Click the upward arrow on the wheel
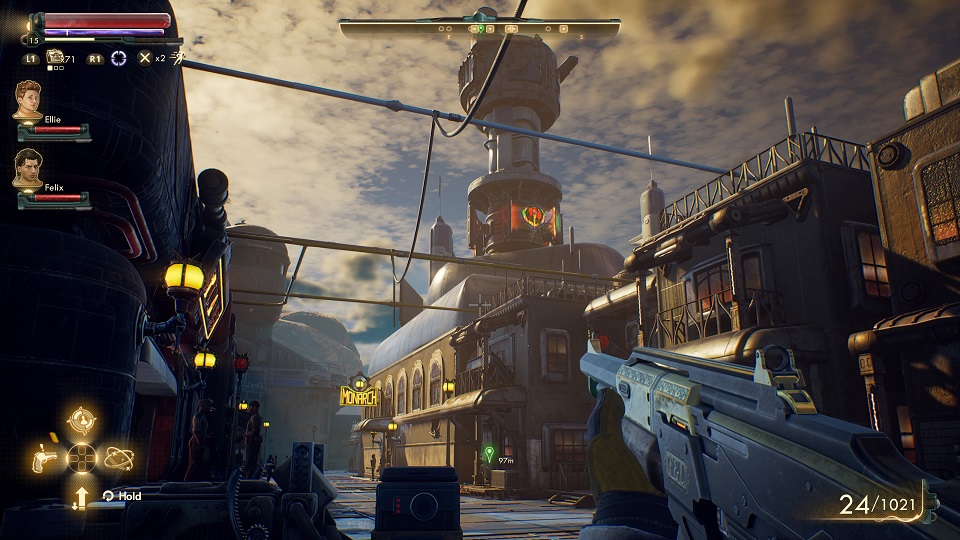 pyautogui.click(x=81, y=496)
